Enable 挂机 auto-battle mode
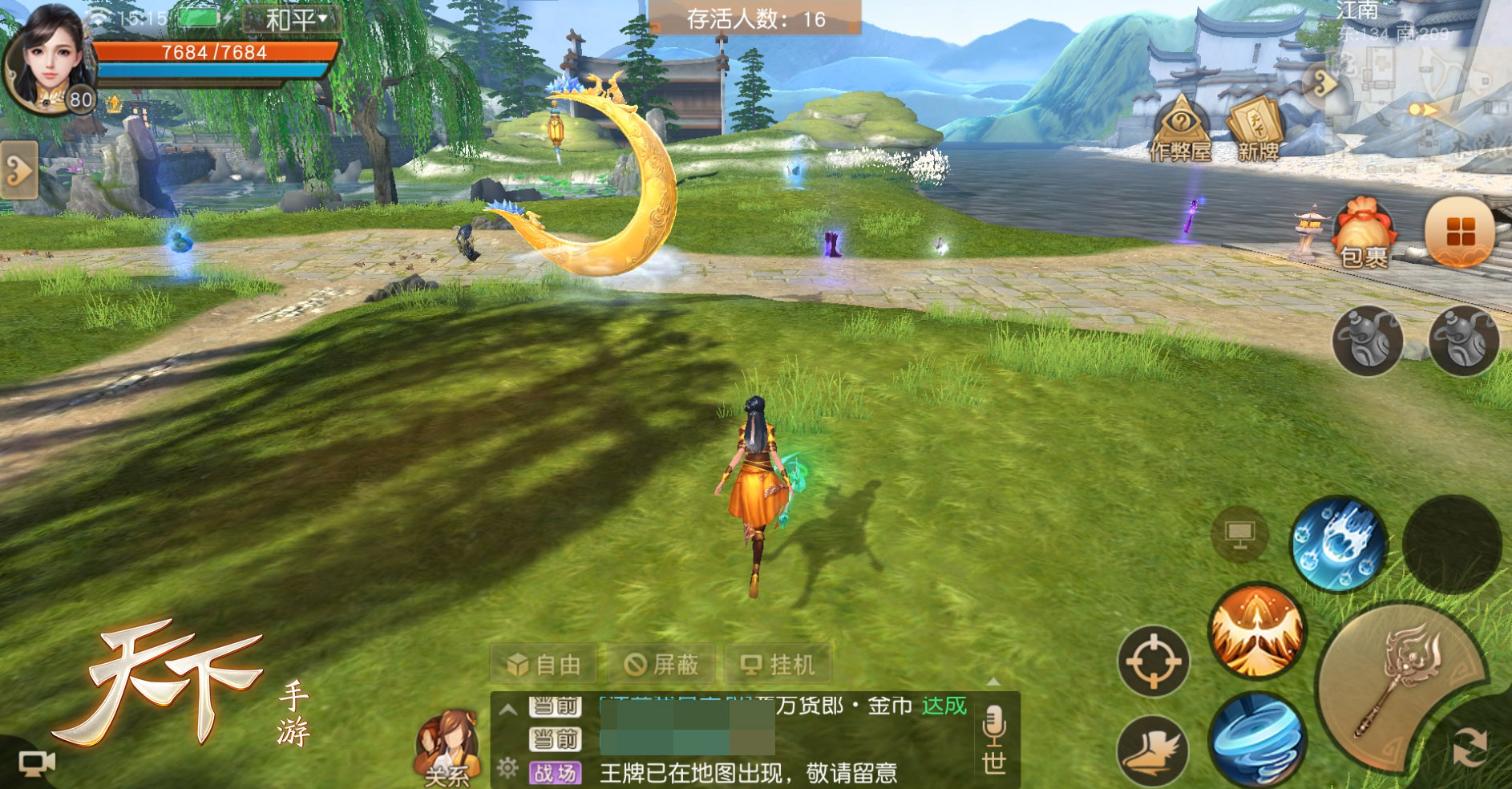Screen dimensions: 1512x789 click(778, 665)
